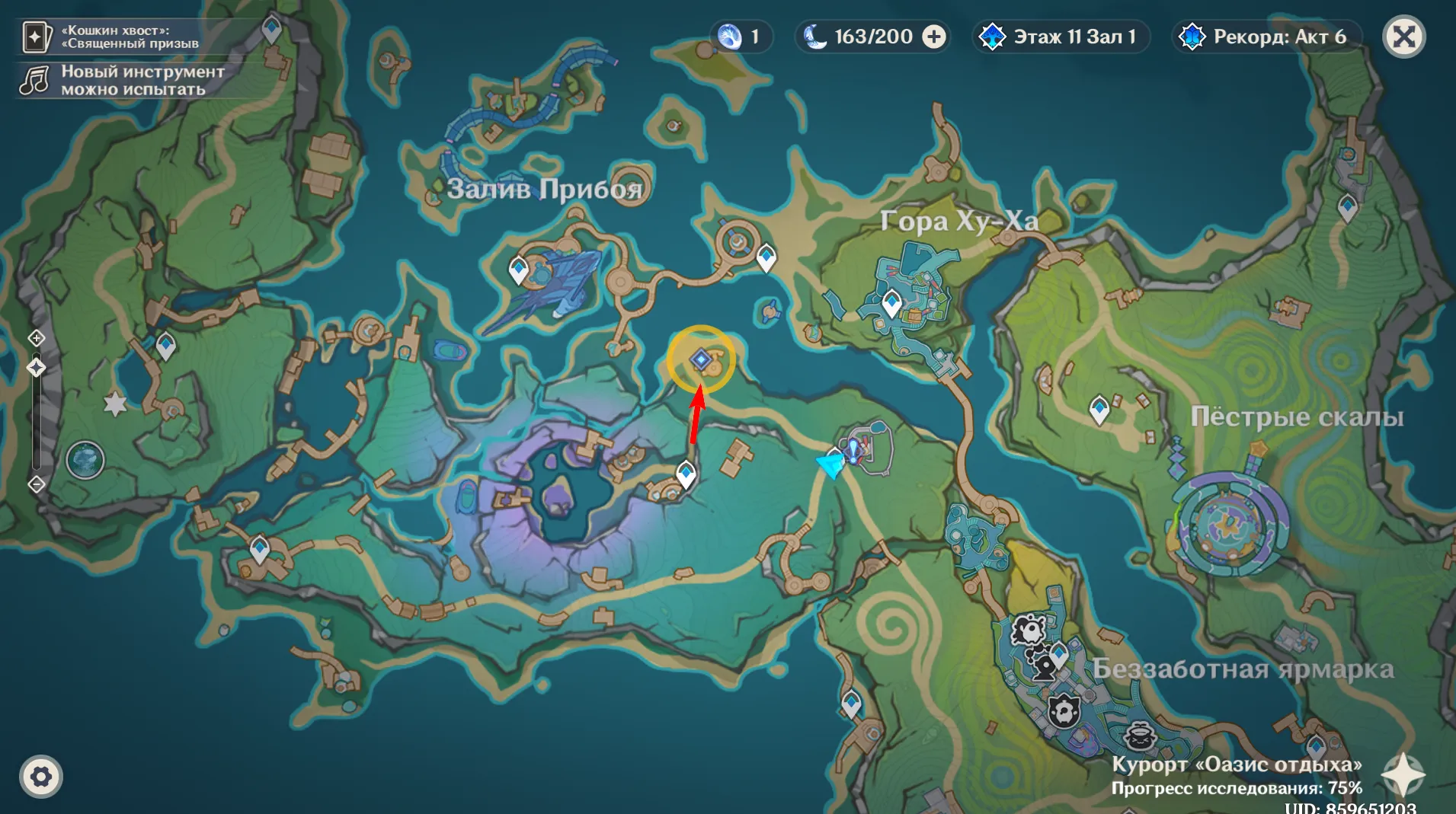Open the region selector star button
Image resolution: width=1456 pixels, height=814 pixels.
pyautogui.click(x=1403, y=775)
